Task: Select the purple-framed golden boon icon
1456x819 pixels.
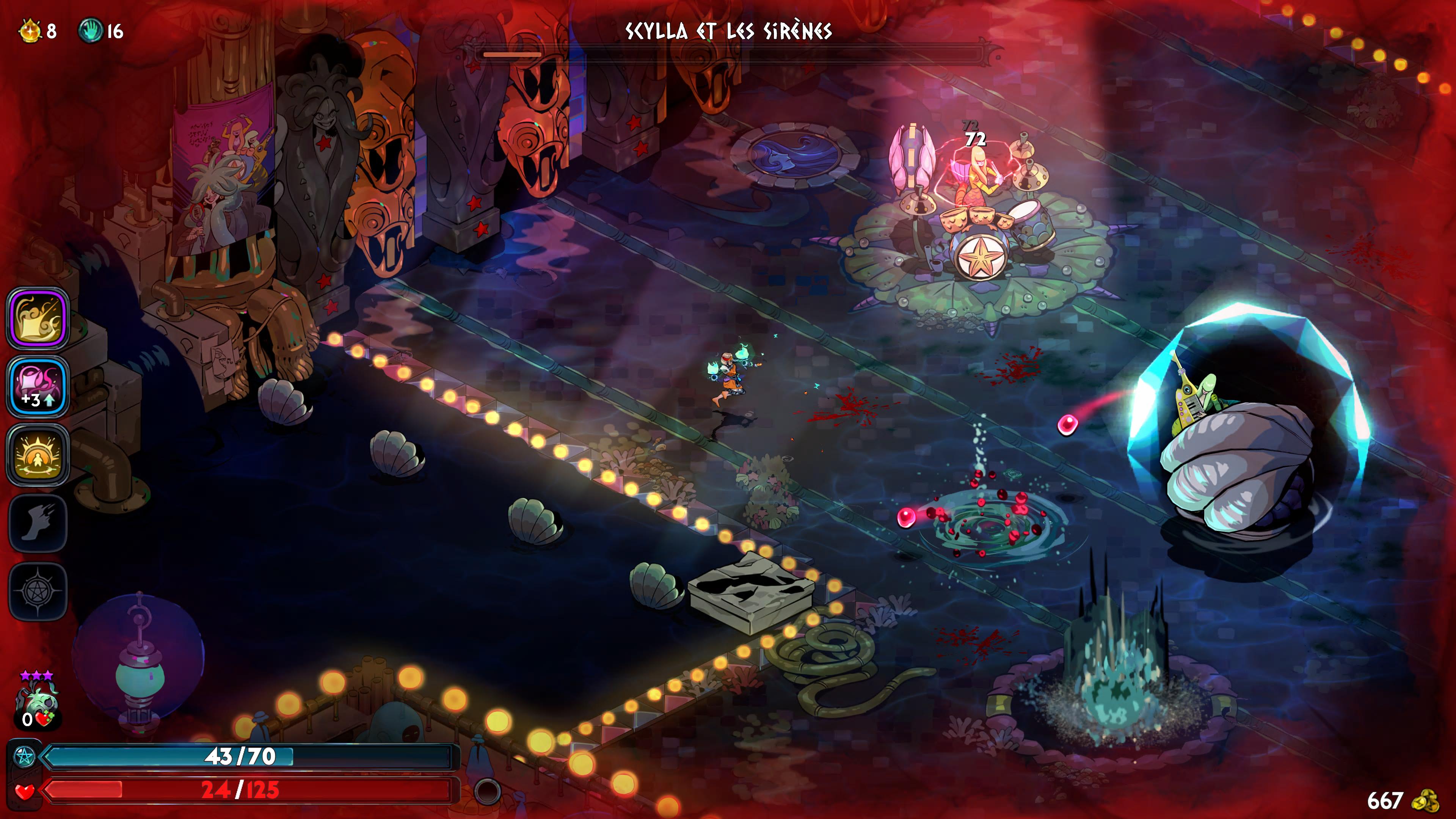Action: click(38, 318)
